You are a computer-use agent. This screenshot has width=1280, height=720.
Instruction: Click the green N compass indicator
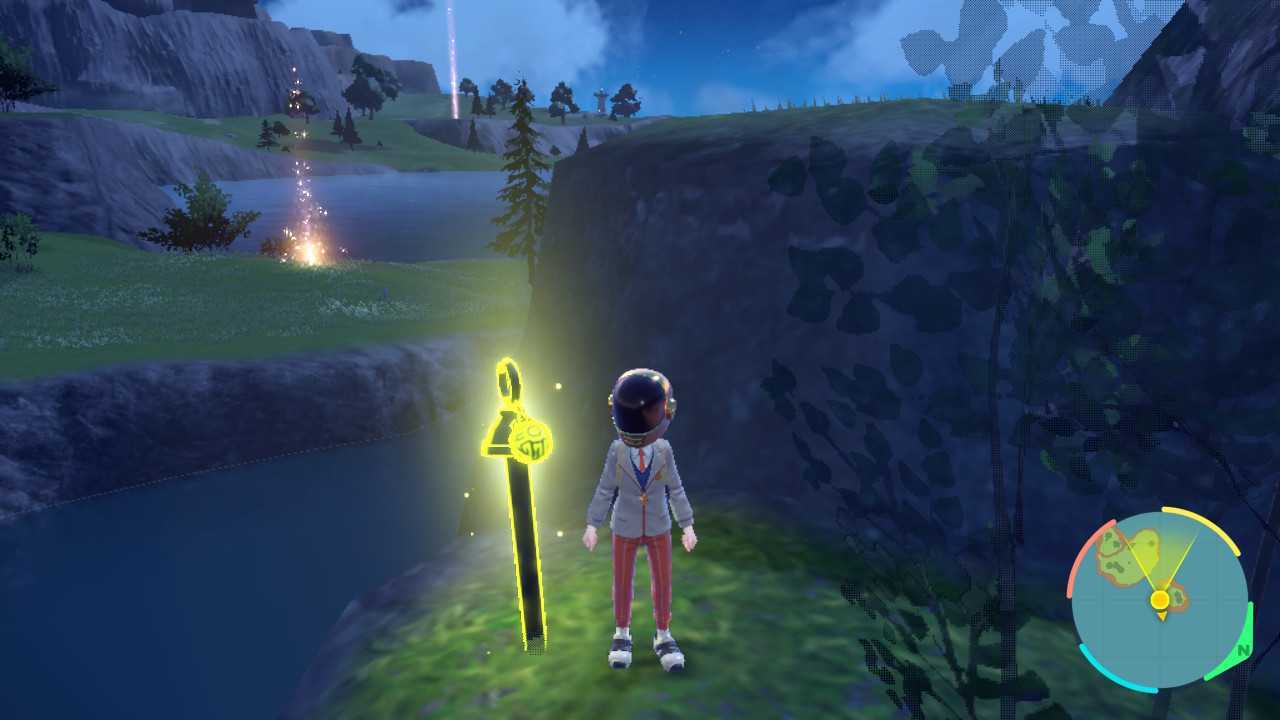pos(1243,650)
